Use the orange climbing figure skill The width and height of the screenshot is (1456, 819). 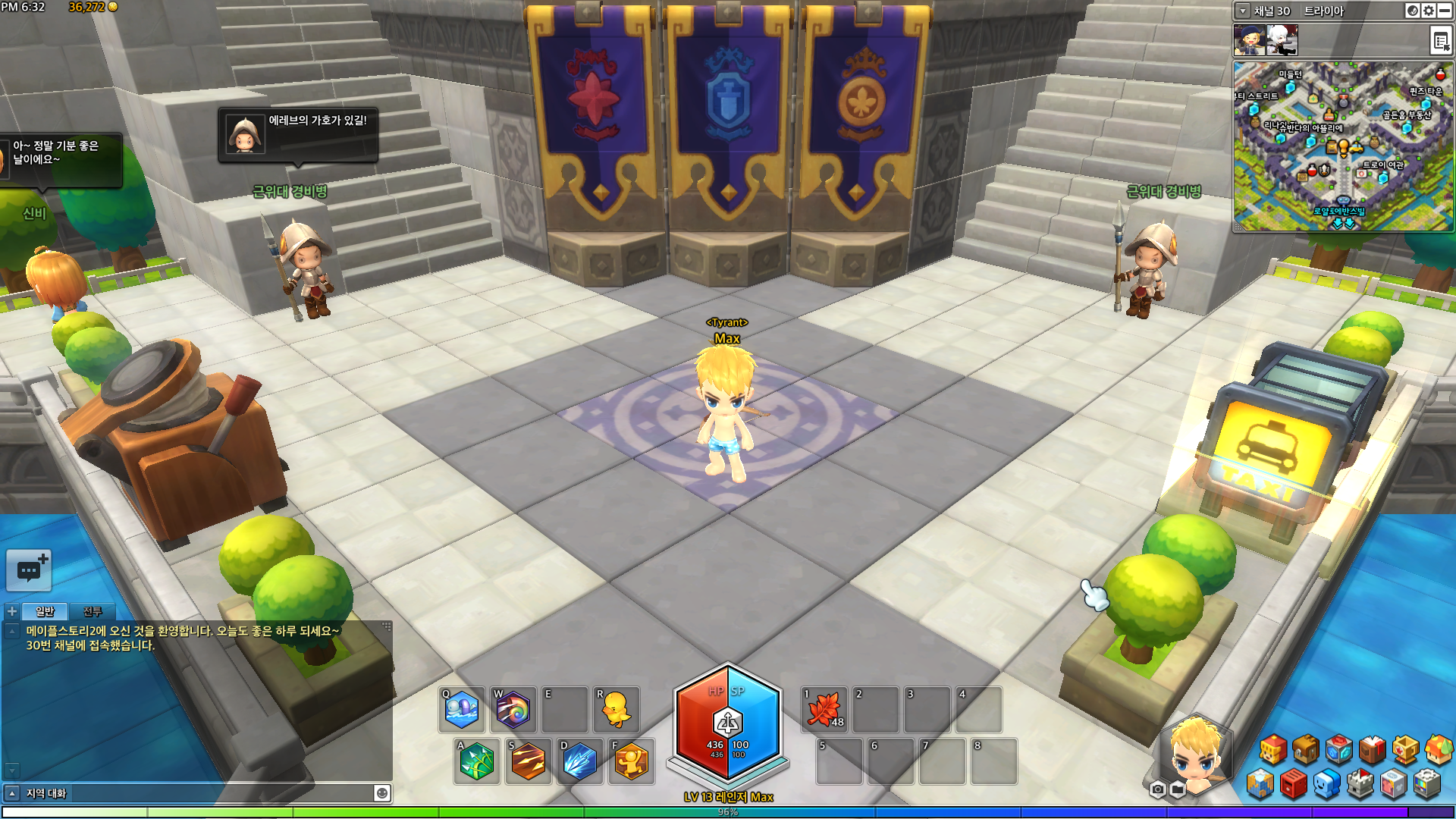[x=631, y=761]
